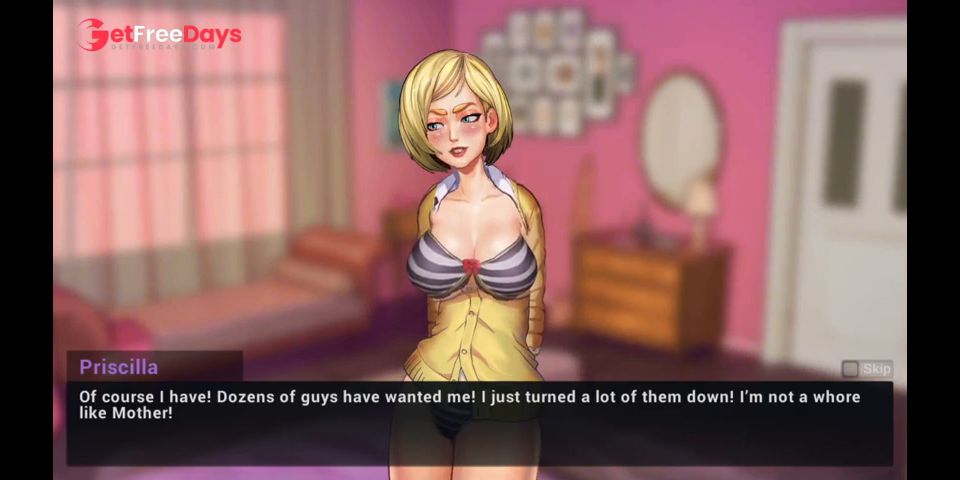Screen dimensions: 960x480
Task: Open the GetFreeDays watermark logo
Action: 160,36
